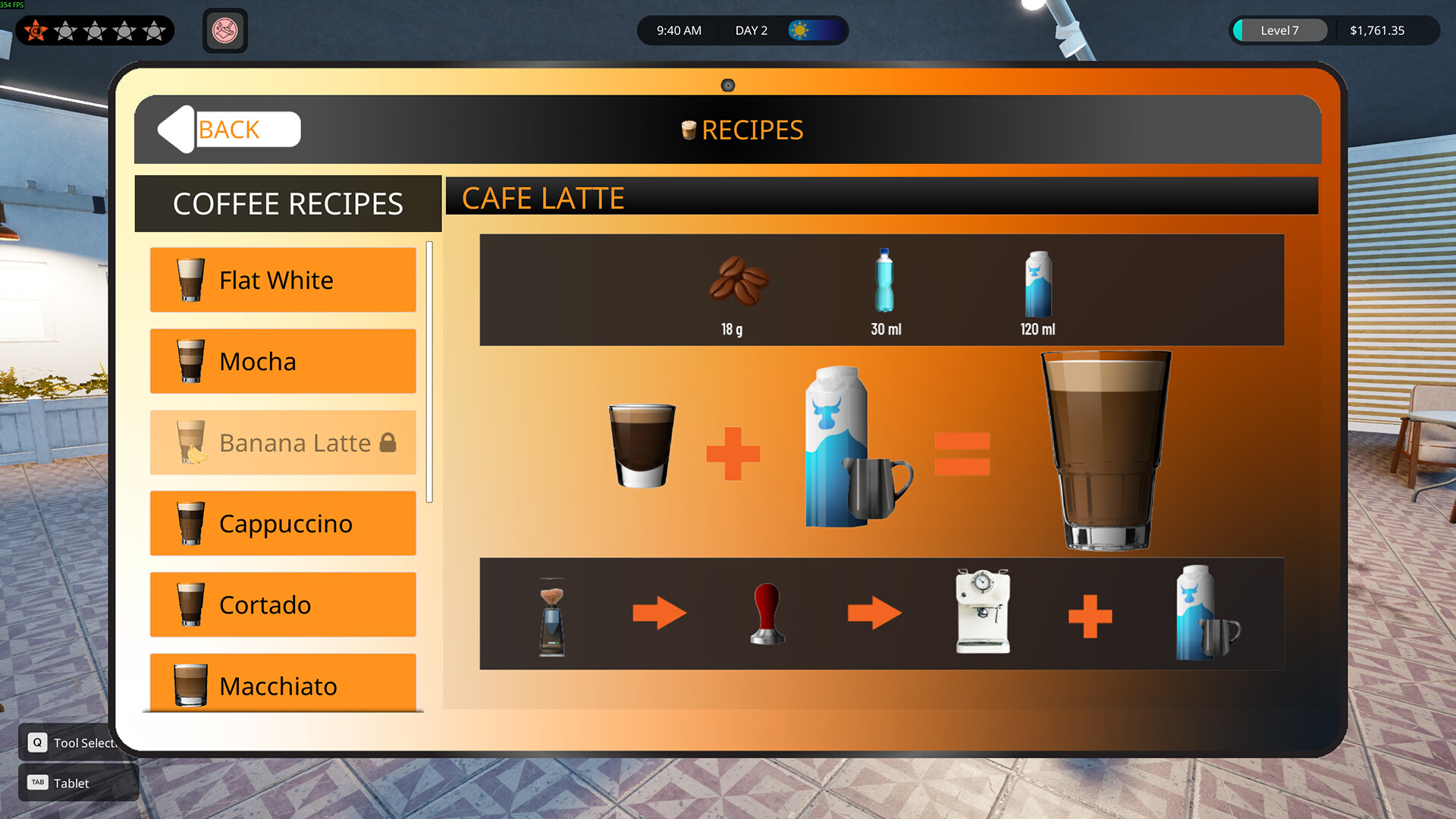This screenshot has height=819, width=1456.
Task: Toggle the day/night indicator beside Day 2
Action: click(x=801, y=30)
